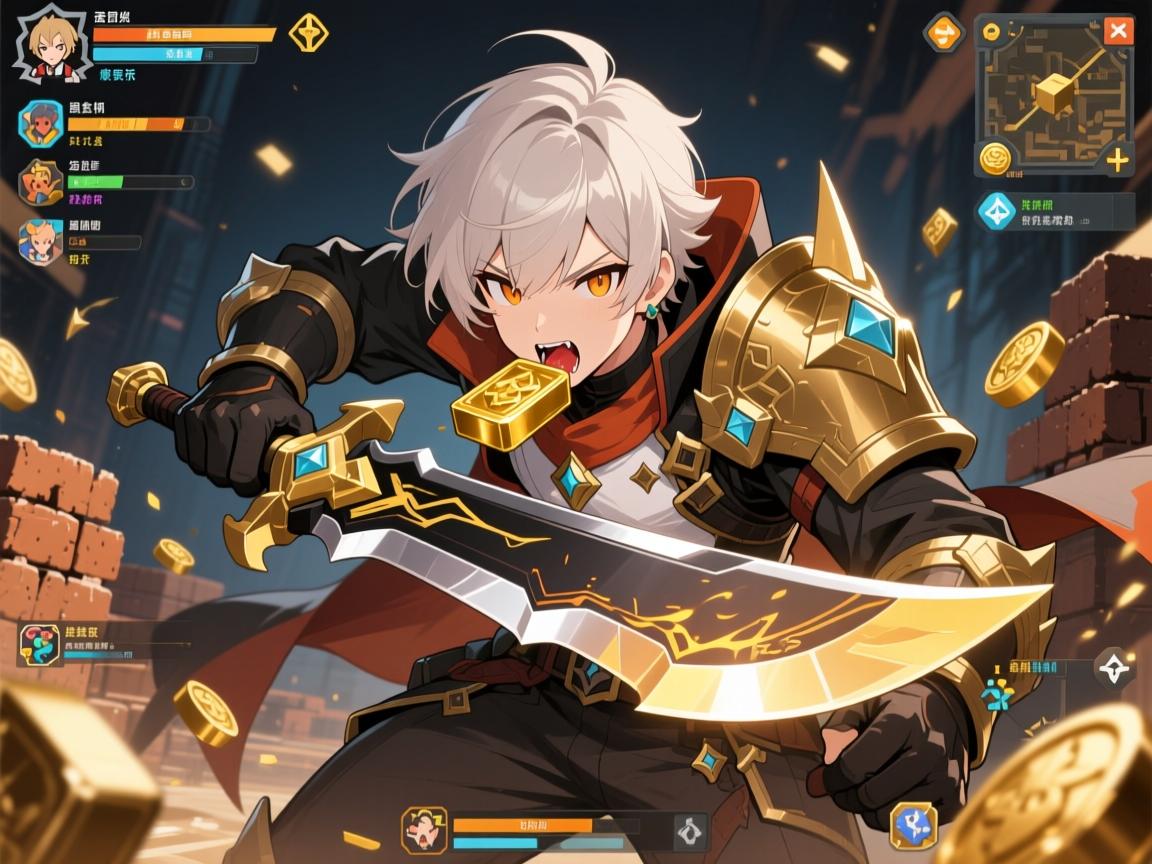Select the blonde party member with blue outfit
The image size is (1152, 864).
(41, 240)
